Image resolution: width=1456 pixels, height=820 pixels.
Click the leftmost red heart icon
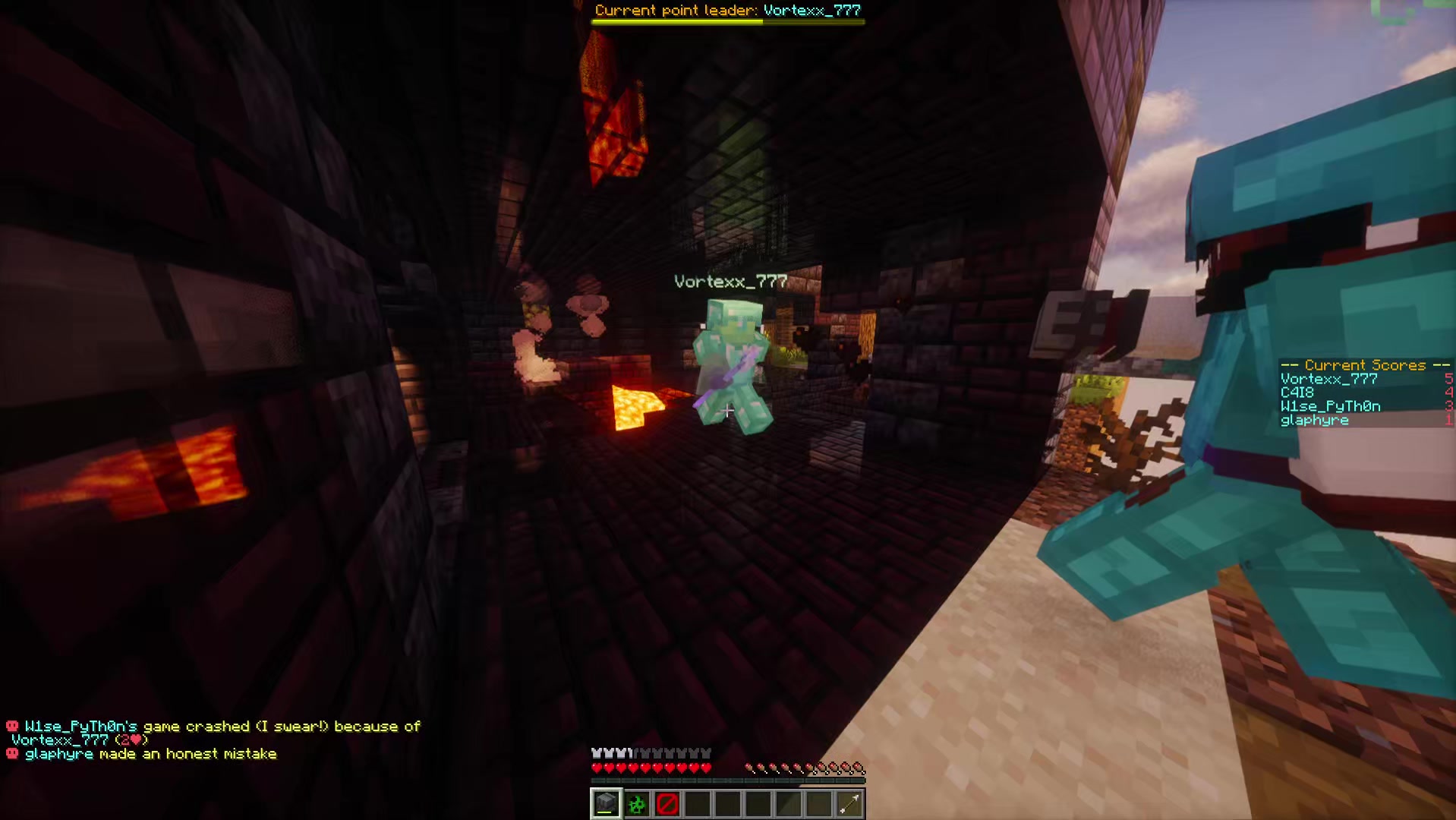[596, 767]
